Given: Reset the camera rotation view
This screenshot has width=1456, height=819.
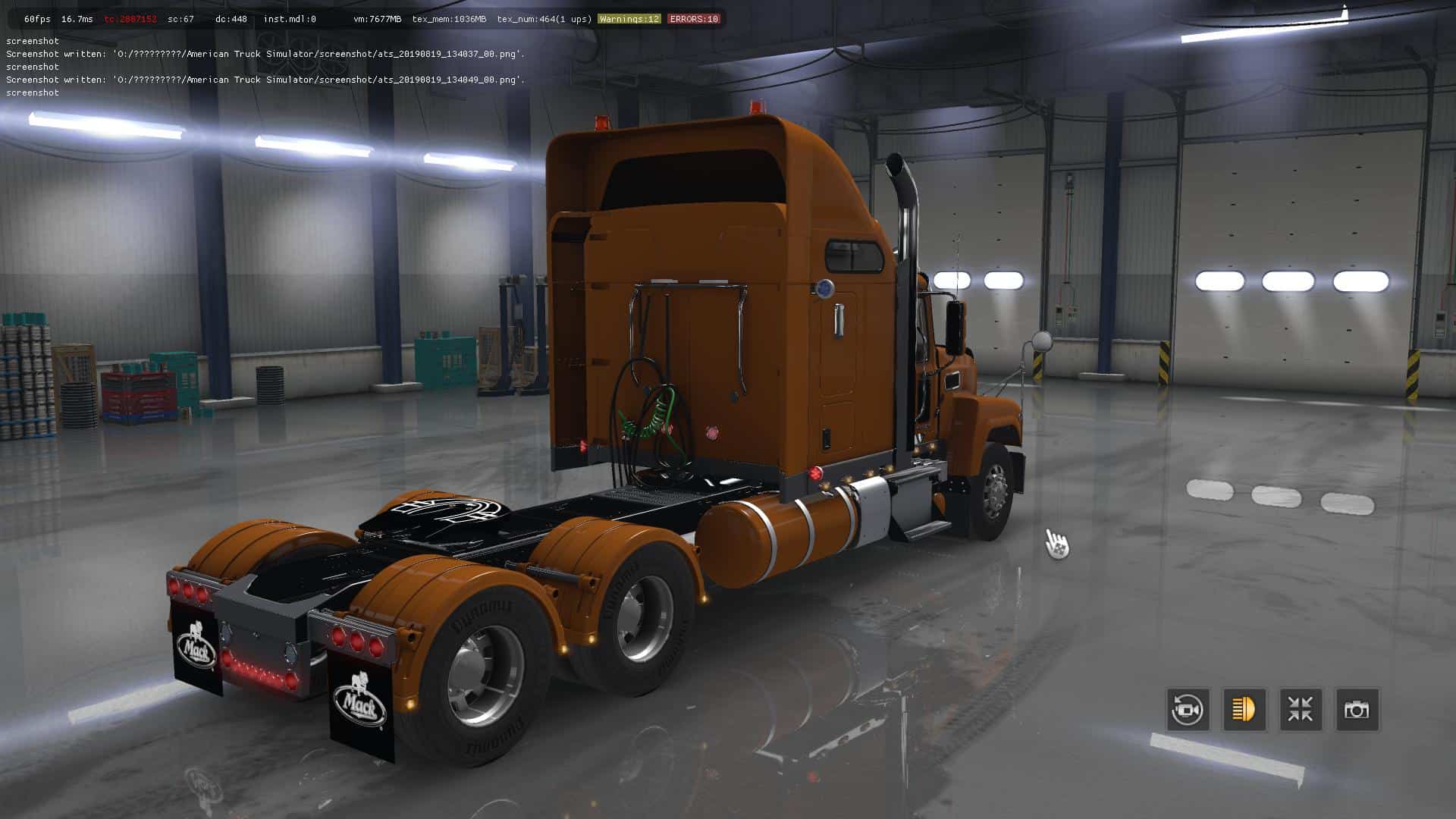Looking at the screenshot, I should 1188,710.
